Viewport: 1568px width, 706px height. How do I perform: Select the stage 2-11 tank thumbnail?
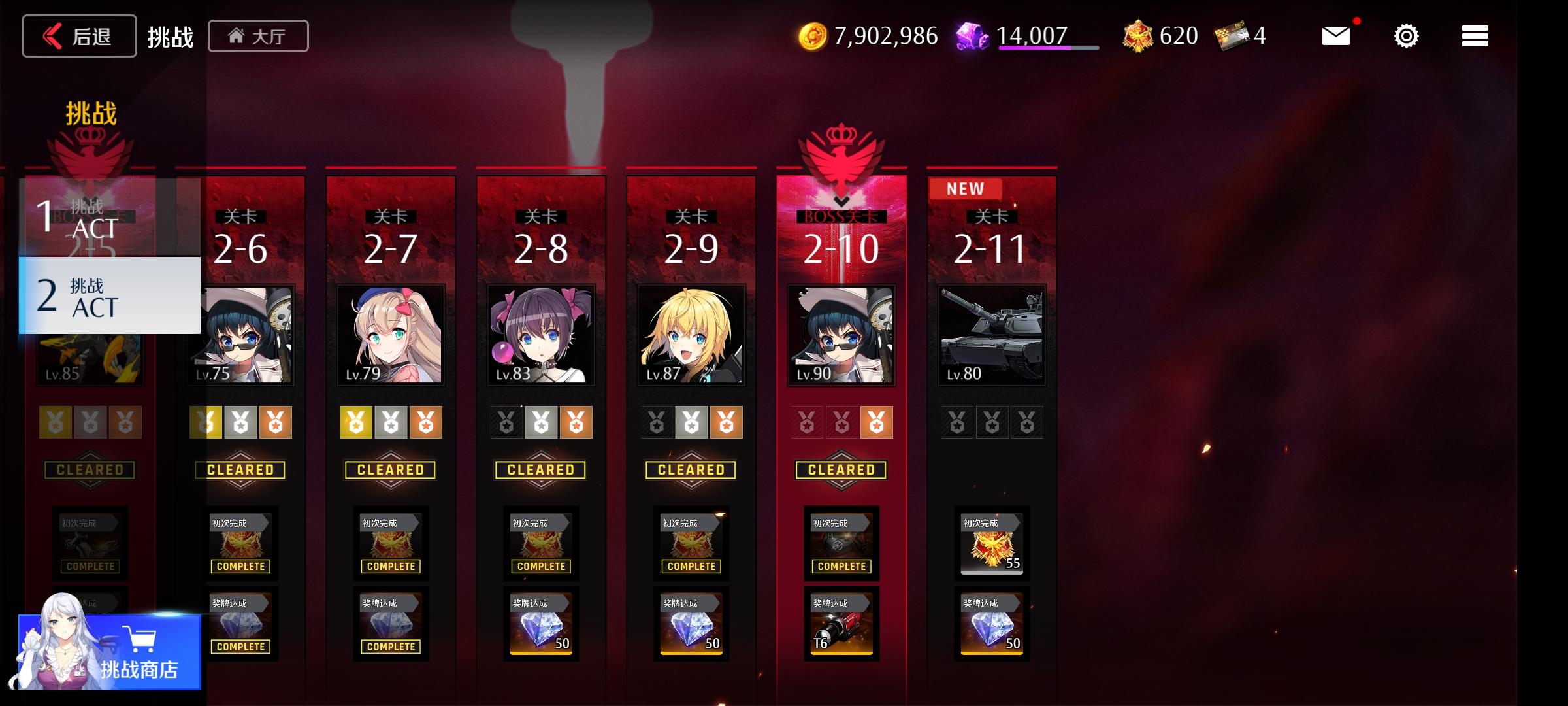coord(991,337)
